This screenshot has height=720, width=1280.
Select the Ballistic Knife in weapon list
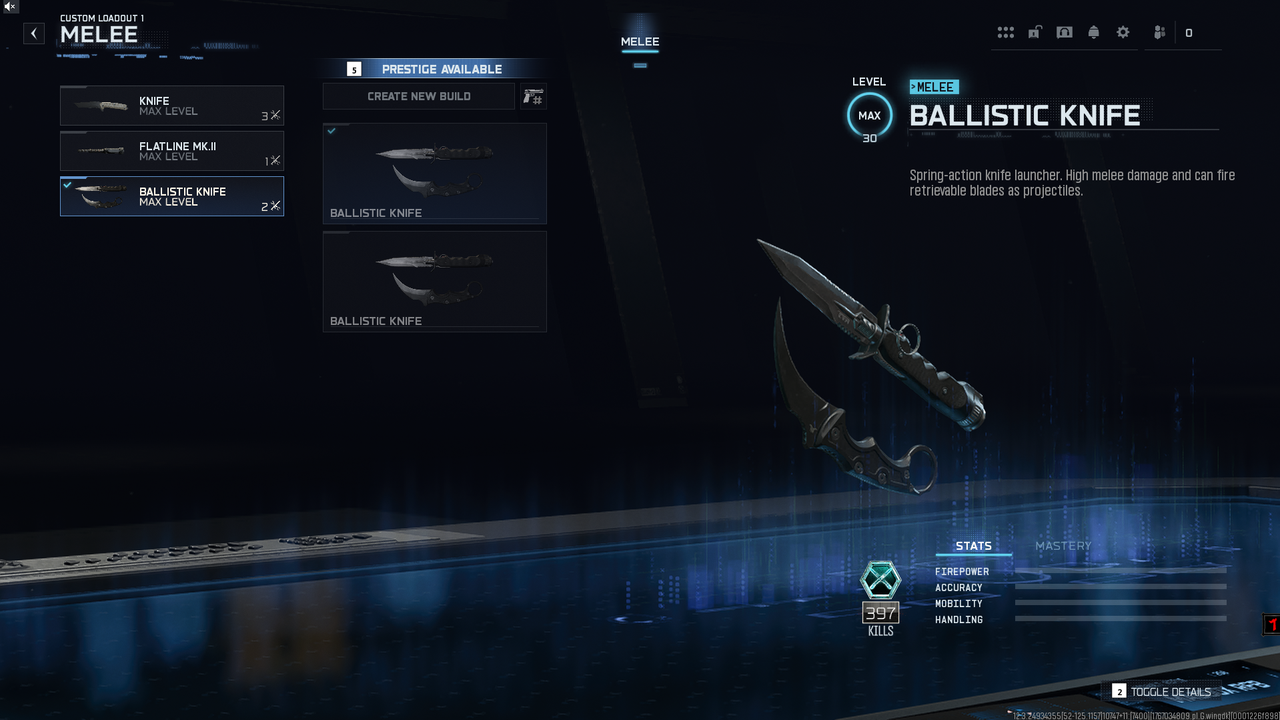pyautogui.click(x=172, y=196)
